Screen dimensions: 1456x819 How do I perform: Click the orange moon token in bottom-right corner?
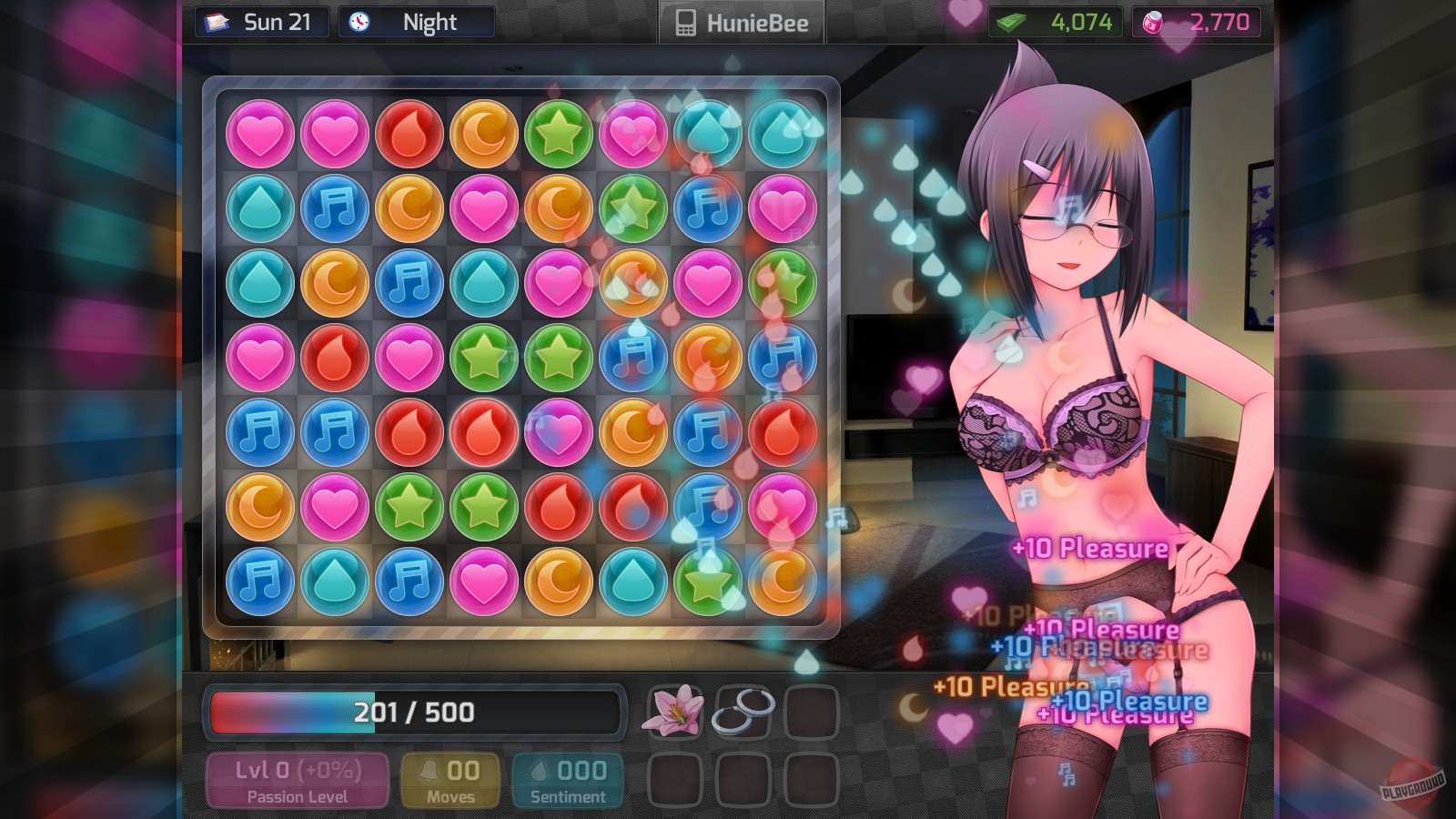[x=782, y=581]
